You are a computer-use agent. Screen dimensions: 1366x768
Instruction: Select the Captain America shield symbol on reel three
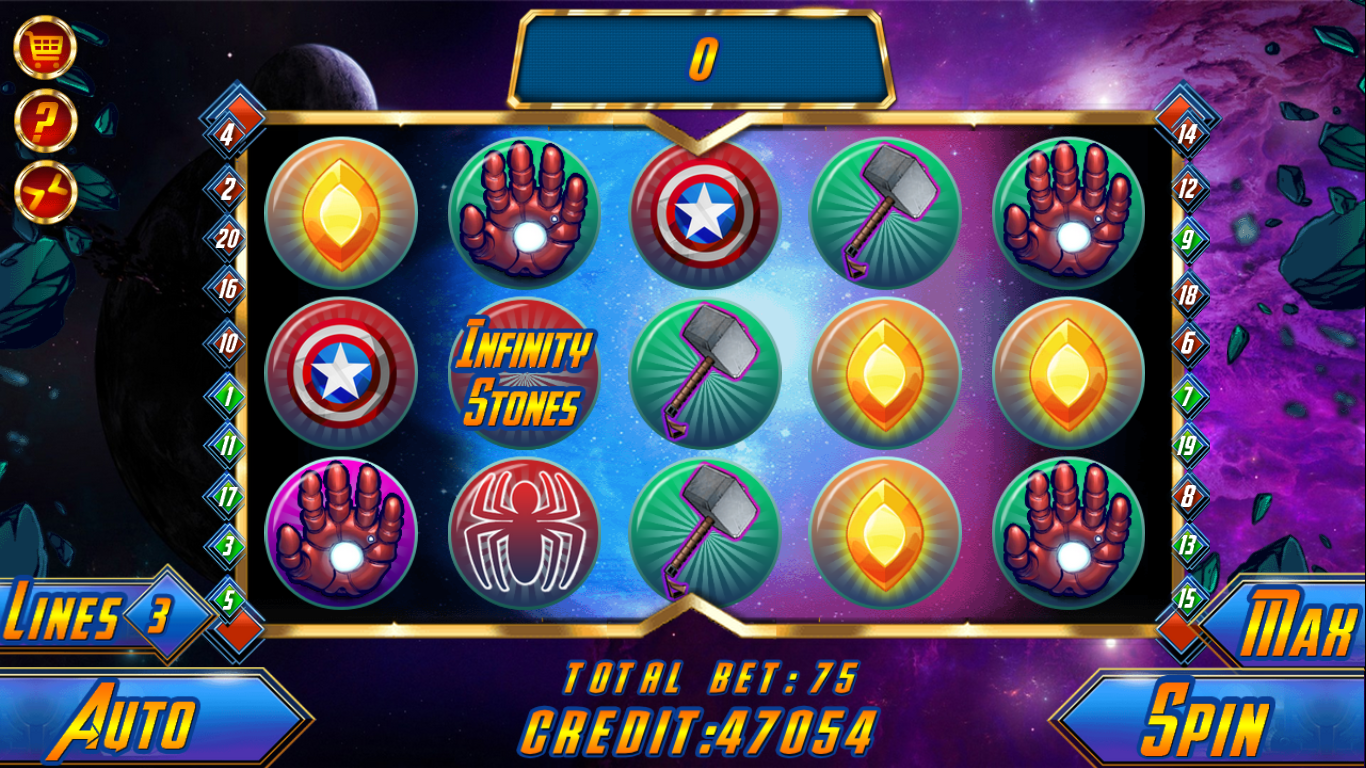tap(707, 212)
